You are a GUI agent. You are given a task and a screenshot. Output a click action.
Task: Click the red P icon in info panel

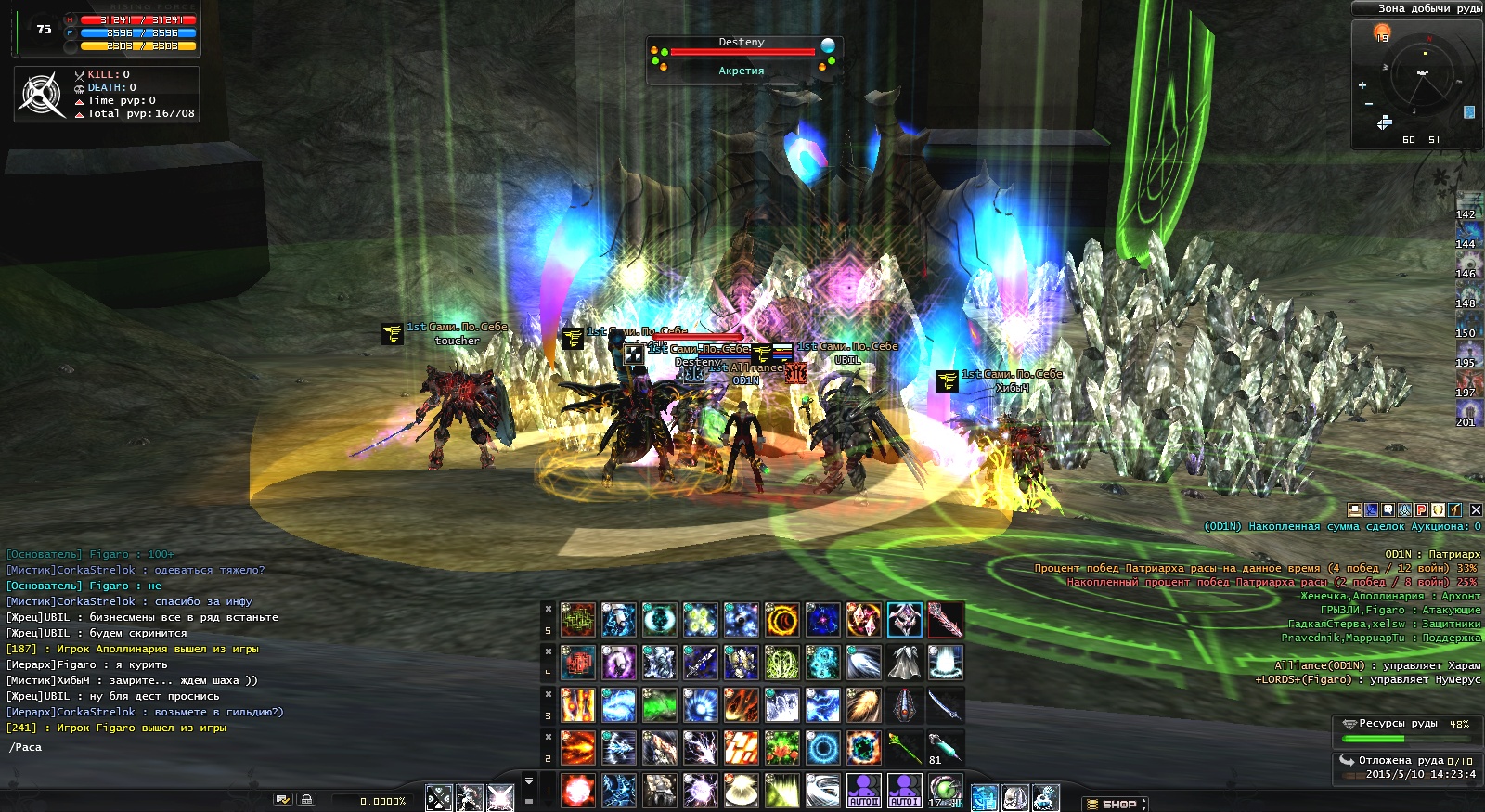[x=1421, y=509]
